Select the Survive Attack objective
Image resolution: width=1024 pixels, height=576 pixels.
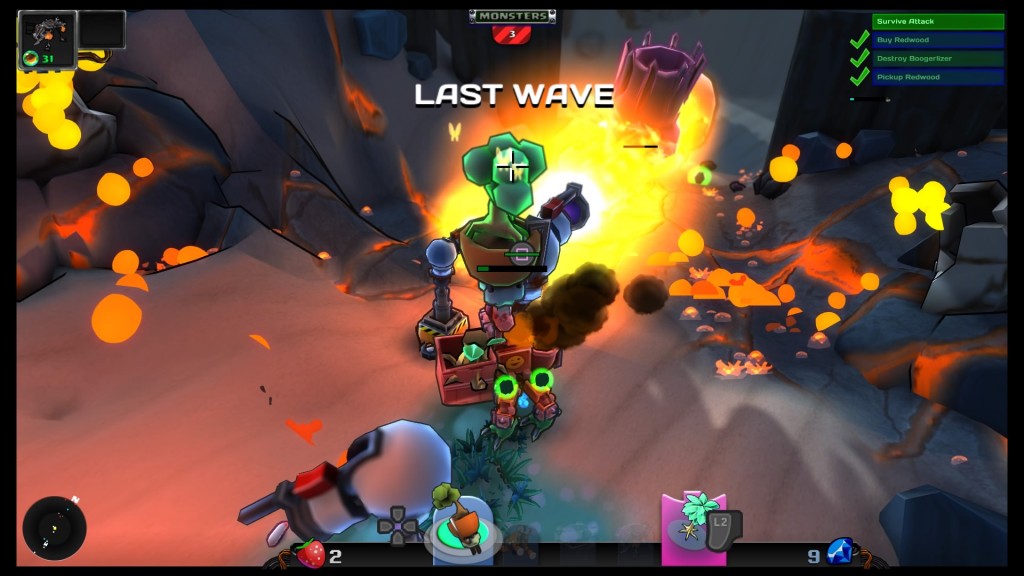[937, 21]
